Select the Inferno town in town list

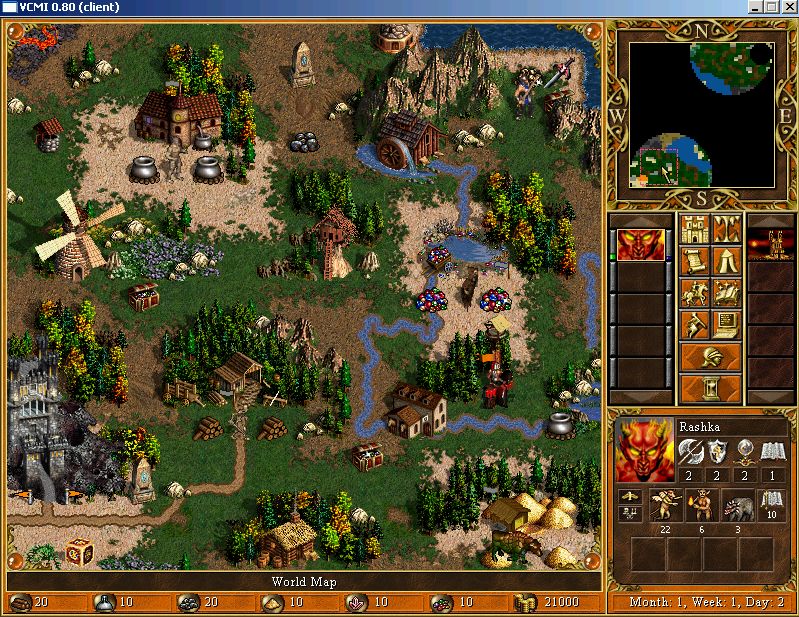[772, 245]
